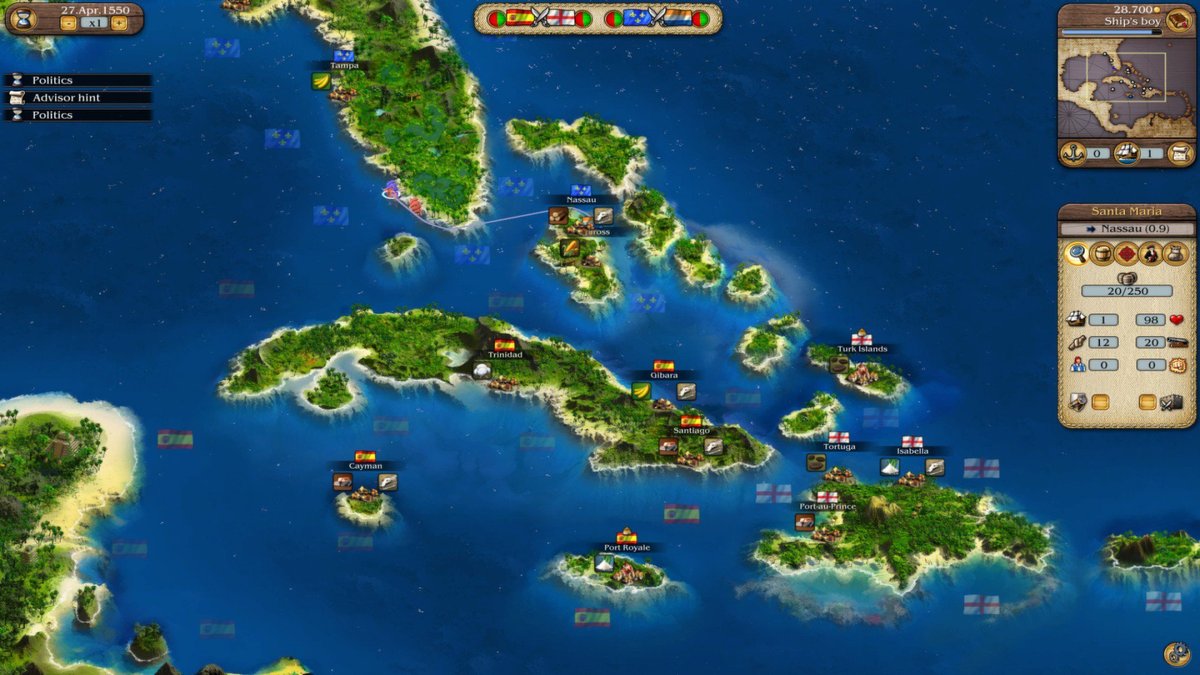1200x675 pixels.
Task: Select the Tampa town label
Action: coord(344,66)
